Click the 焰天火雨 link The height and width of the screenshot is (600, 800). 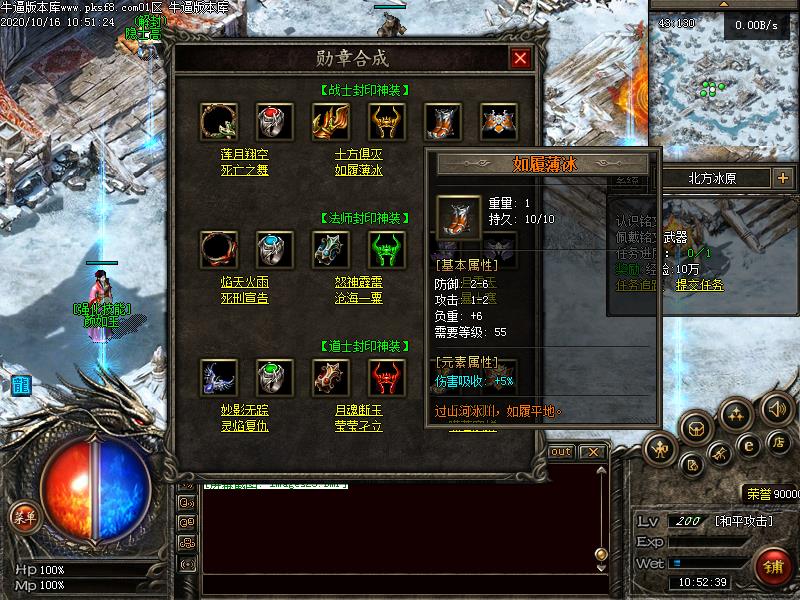point(244,283)
